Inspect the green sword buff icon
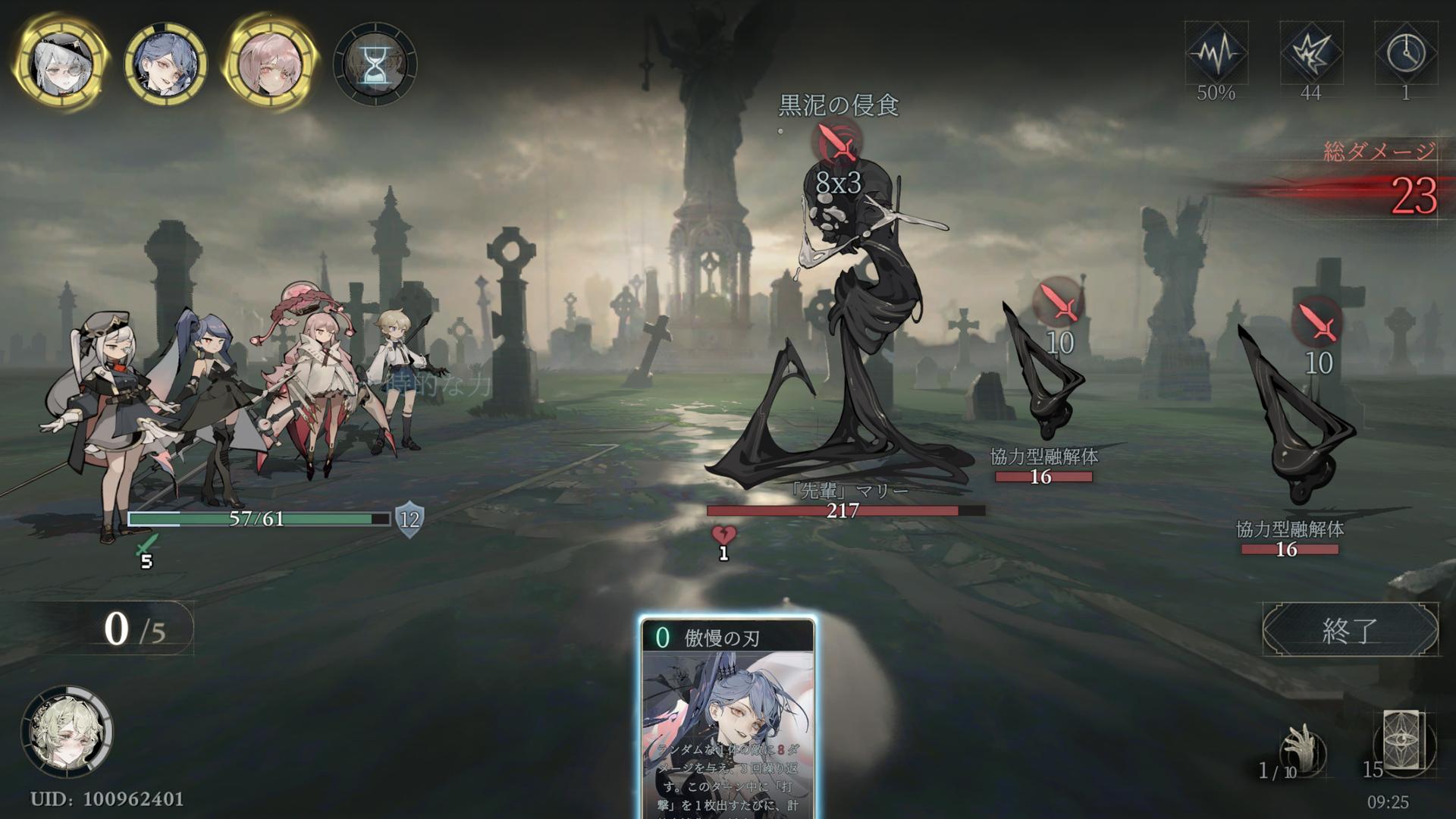Viewport: 1456px width, 819px height. point(146,546)
